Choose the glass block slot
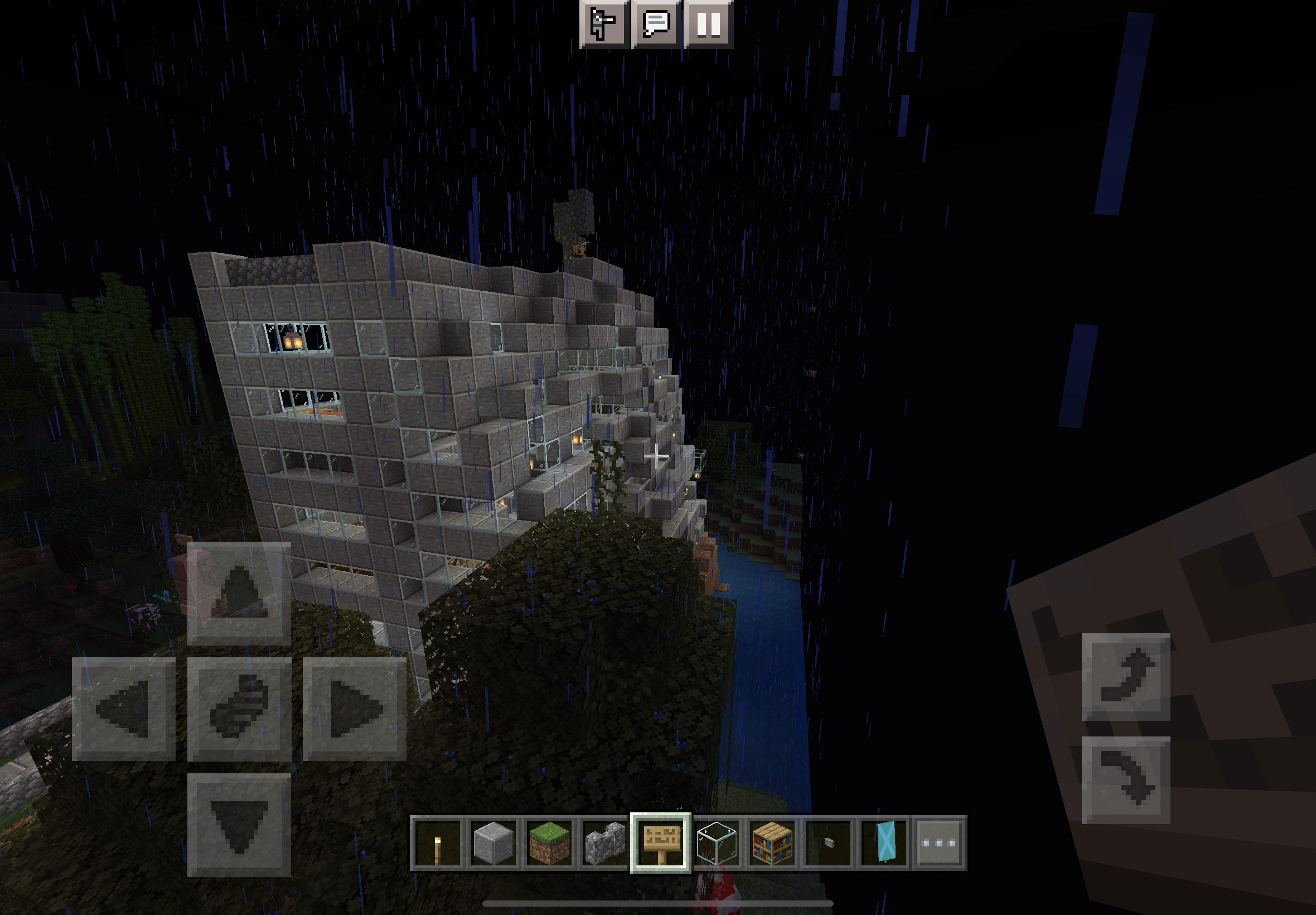This screenshot has width=1316, height=915. (x=716, y=843)
